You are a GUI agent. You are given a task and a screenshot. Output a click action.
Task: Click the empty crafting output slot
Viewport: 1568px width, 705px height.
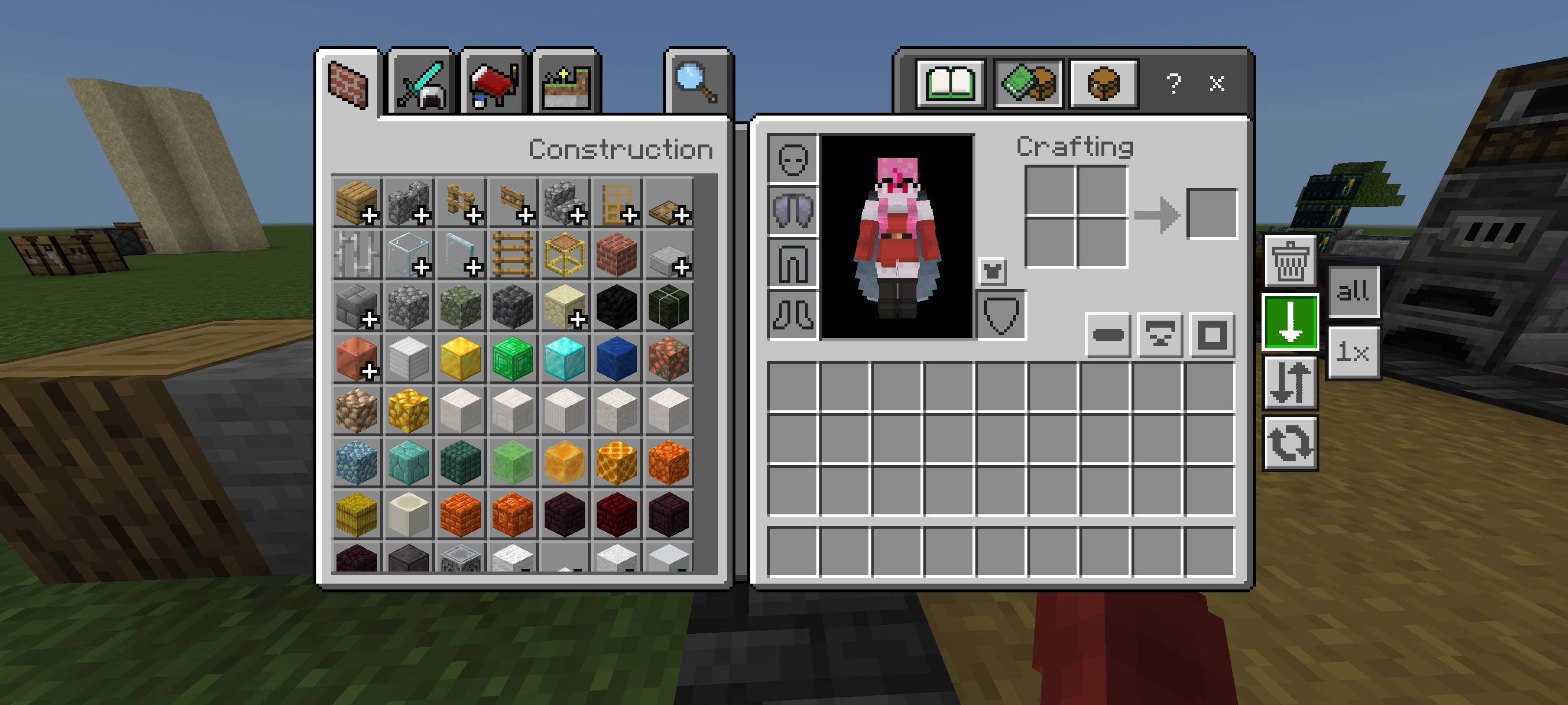coord(1211,213)
